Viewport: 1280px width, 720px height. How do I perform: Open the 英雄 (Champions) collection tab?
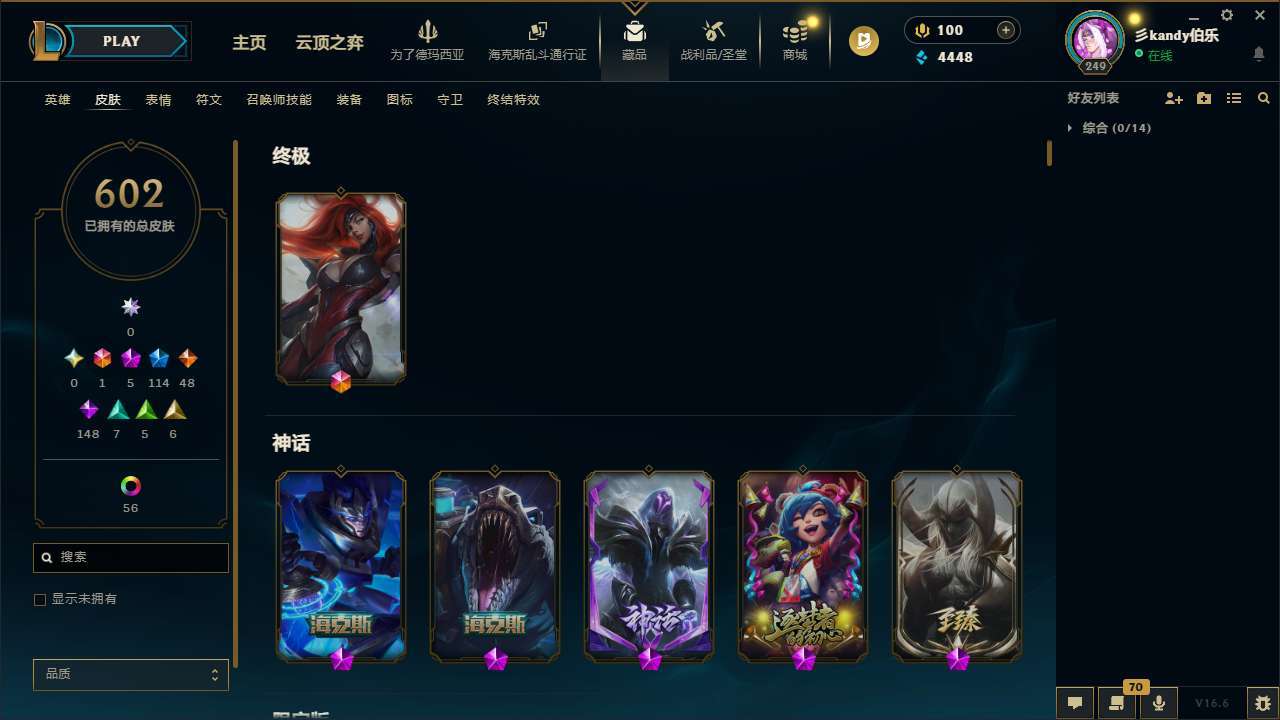(57, 99)
